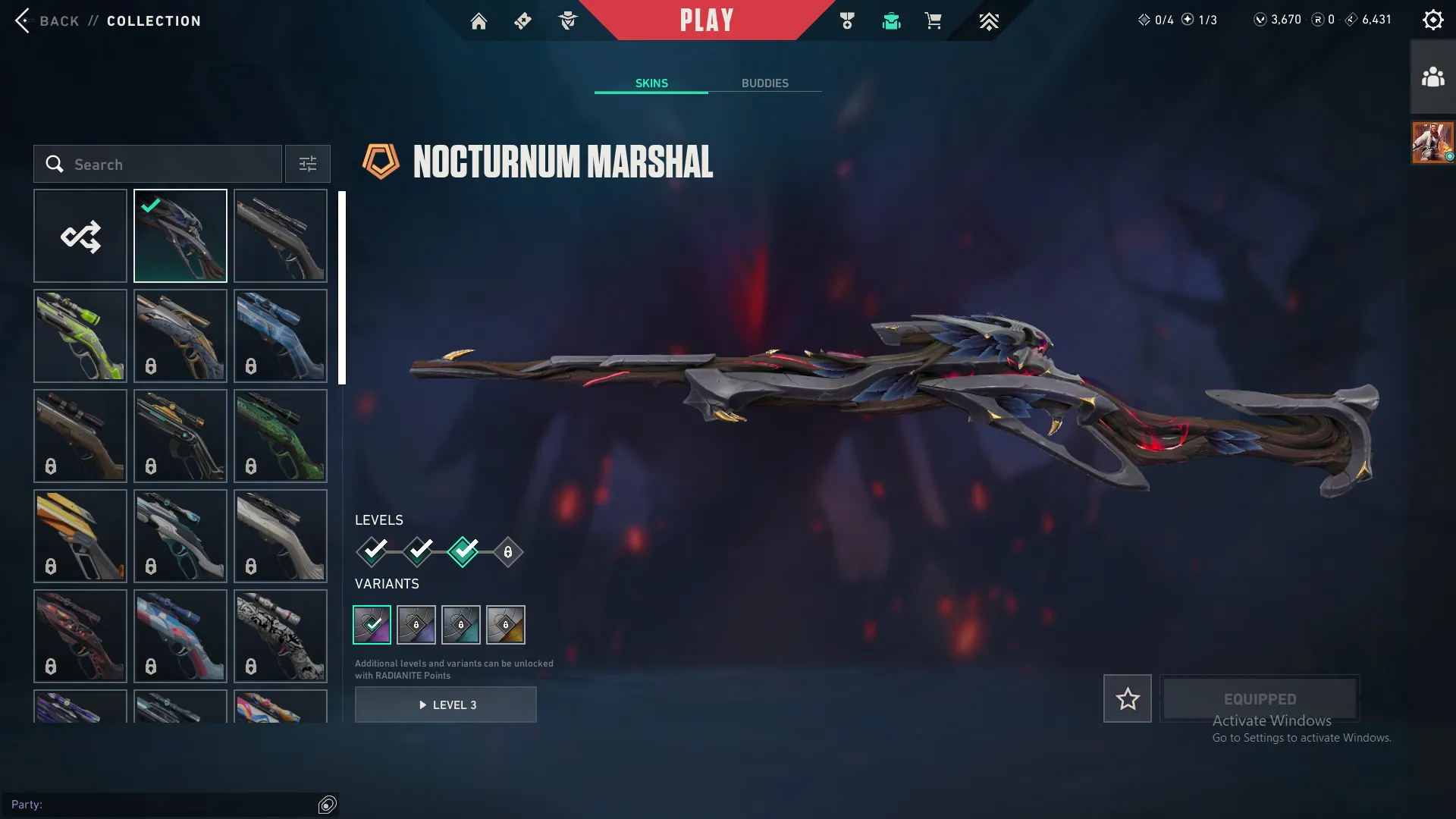Switch to the BUDDIES tab
This screenshot has height=819, width=1456.
765,83
